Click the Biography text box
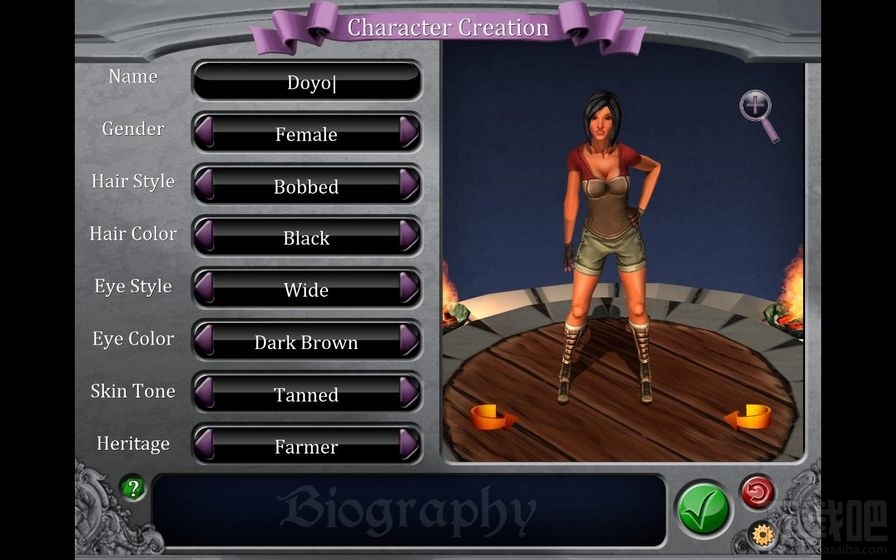 pyautogui.click(x=408, y=510)
